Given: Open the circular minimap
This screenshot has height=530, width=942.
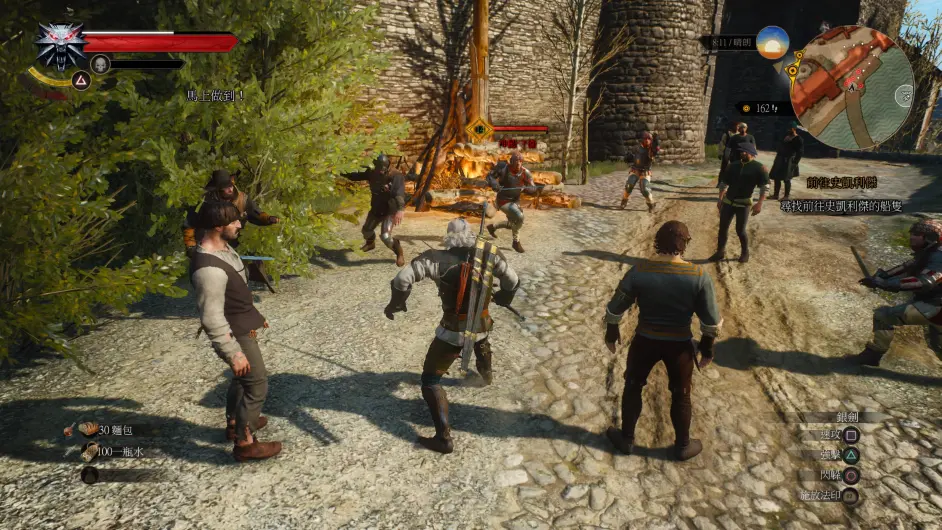Looking at the screenshot, I should (x=852, y=87).
